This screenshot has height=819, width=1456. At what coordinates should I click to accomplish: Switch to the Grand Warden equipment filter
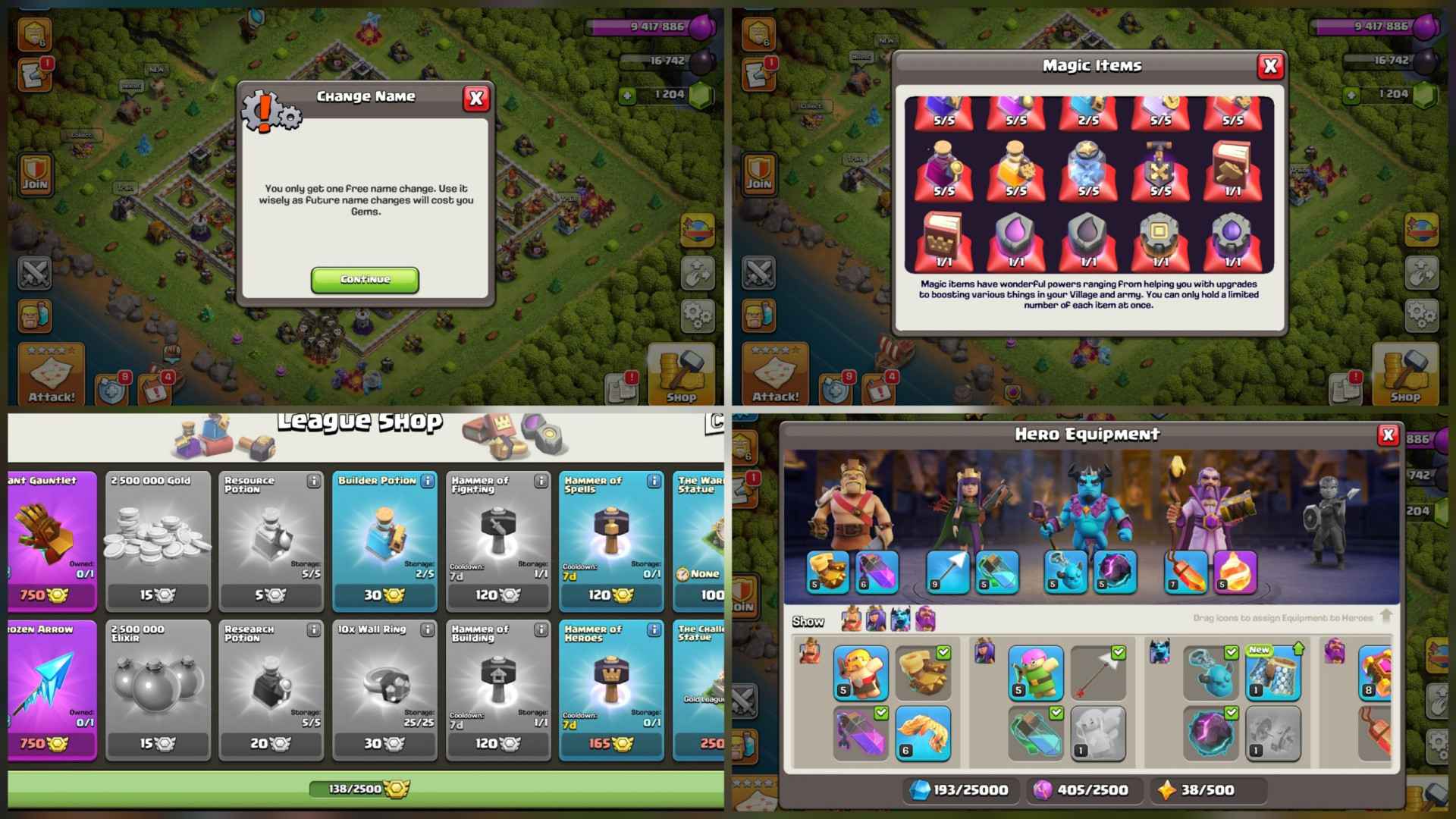tap(924, 620)
